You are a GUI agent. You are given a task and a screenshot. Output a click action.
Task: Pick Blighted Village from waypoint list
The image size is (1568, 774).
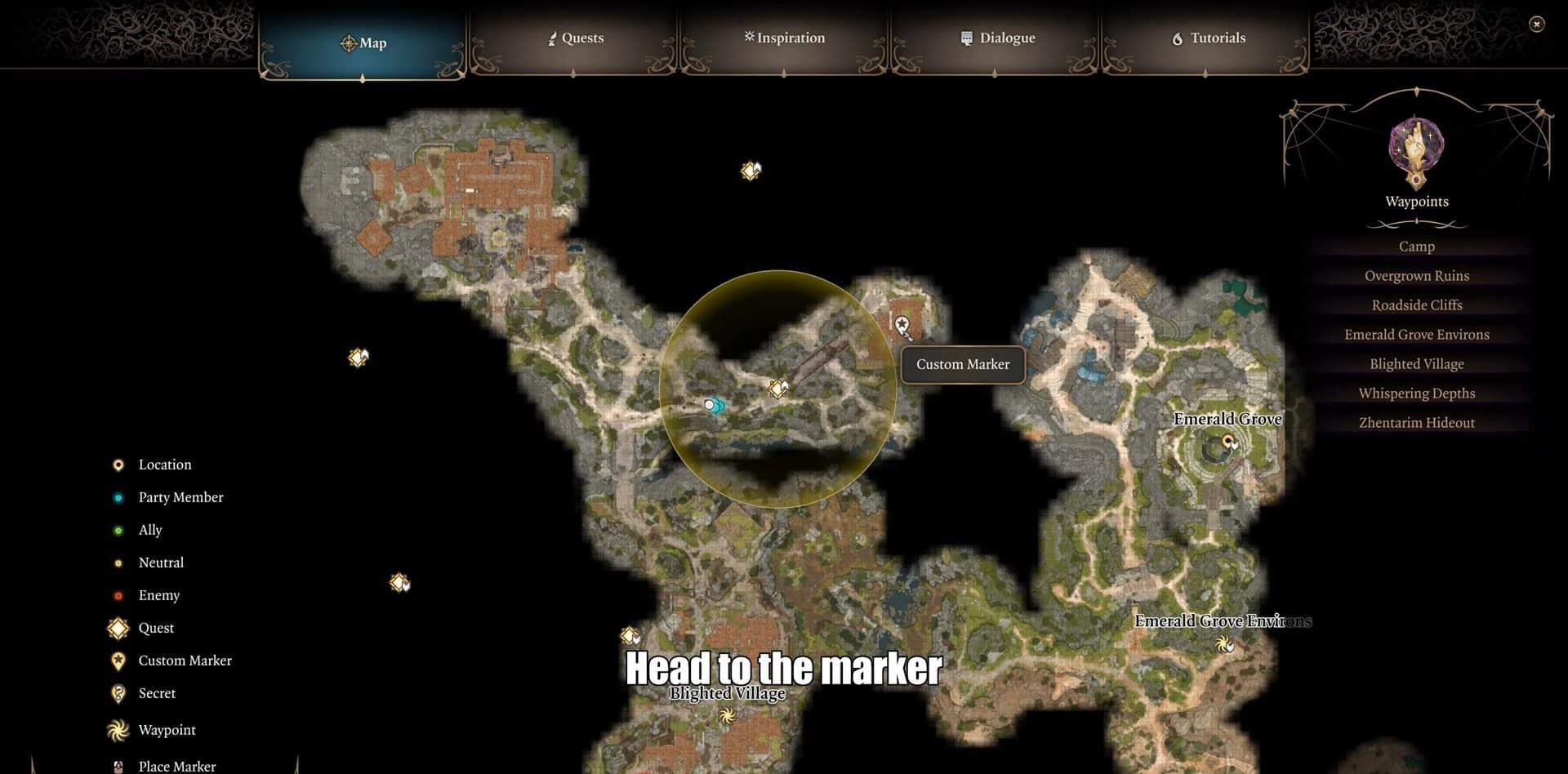pos(1416,364)
